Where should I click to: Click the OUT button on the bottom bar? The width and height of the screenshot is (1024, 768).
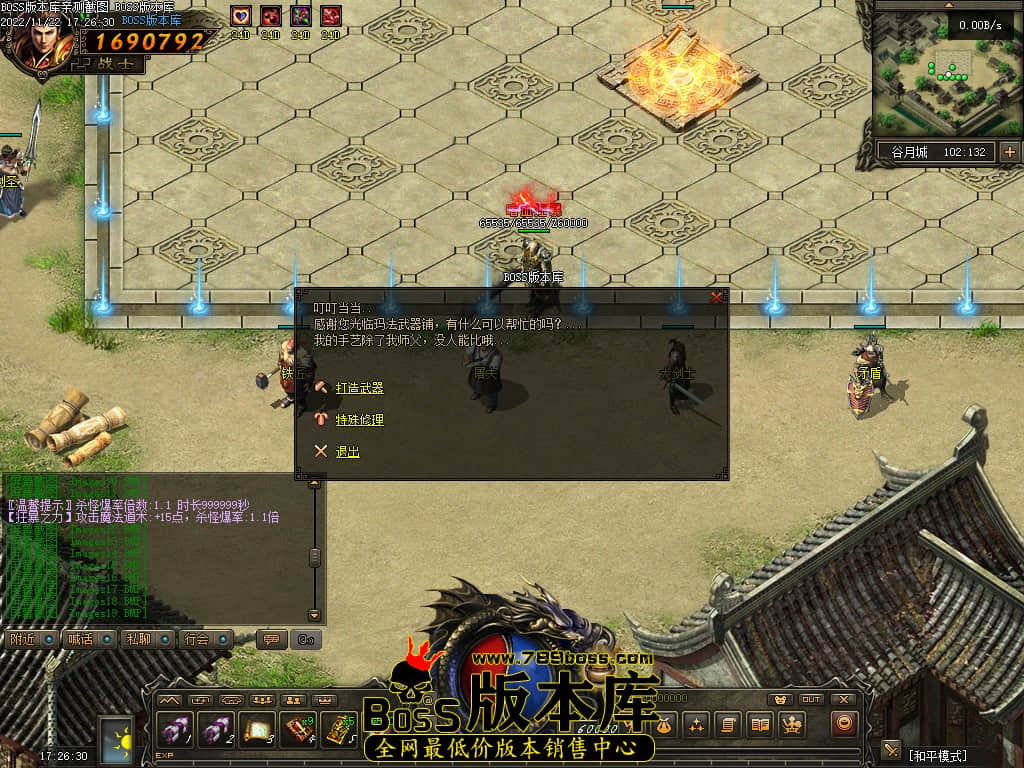pyautogui.click(x=811, y=700)
